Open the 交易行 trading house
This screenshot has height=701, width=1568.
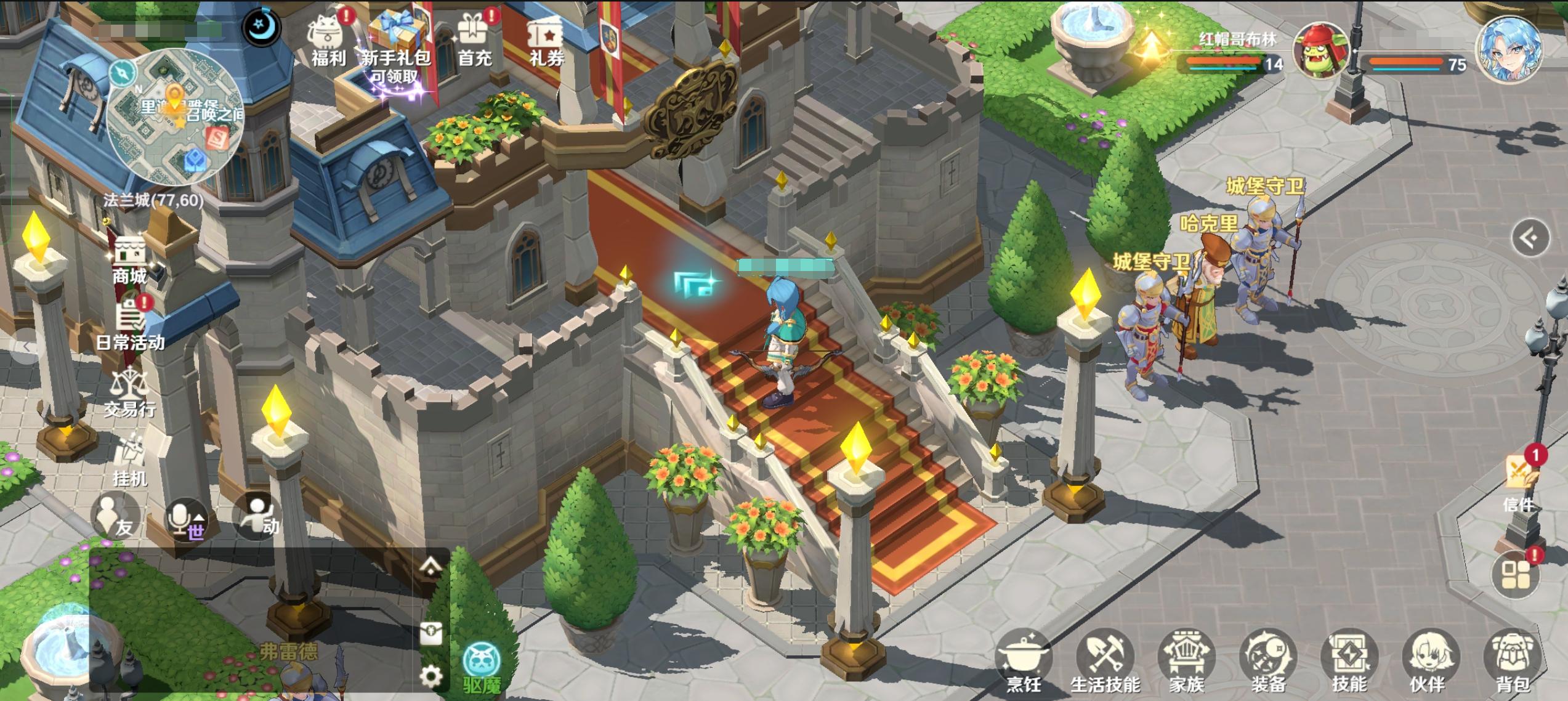point(129,391)
